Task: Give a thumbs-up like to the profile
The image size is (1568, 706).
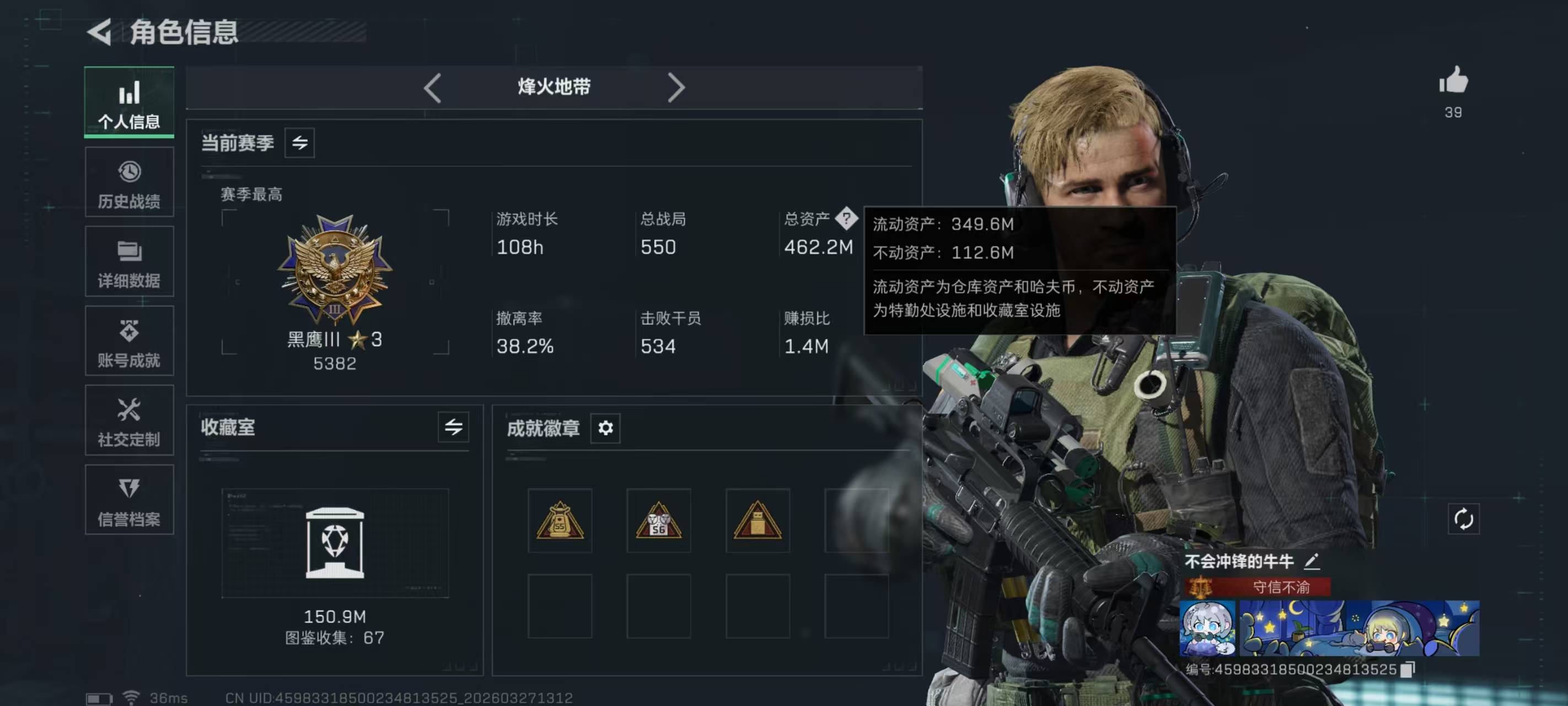Action: tap(1453, 82)
